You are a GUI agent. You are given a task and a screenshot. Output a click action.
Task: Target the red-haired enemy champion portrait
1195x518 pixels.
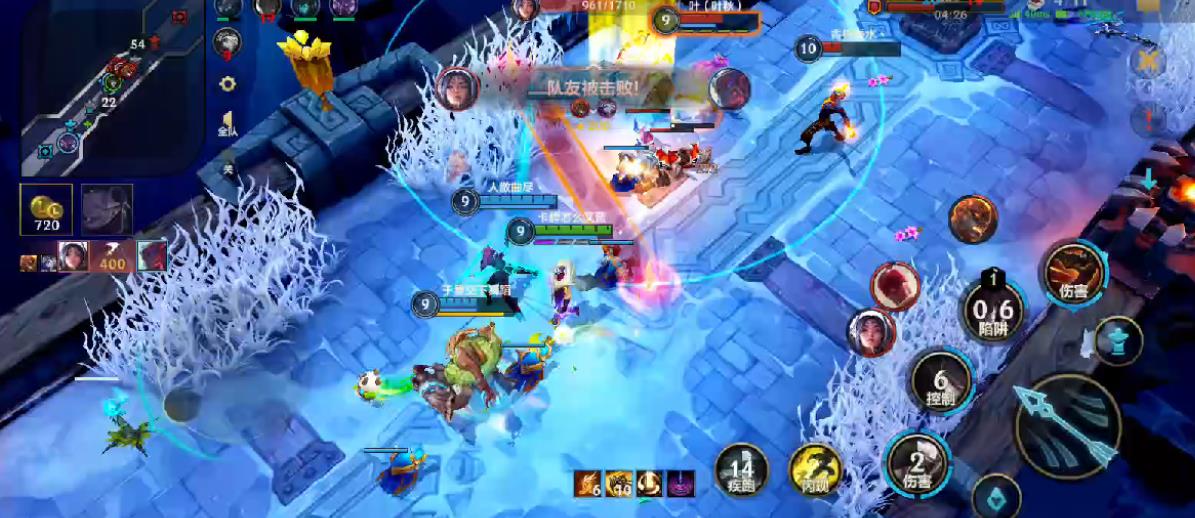click(893, 285)
